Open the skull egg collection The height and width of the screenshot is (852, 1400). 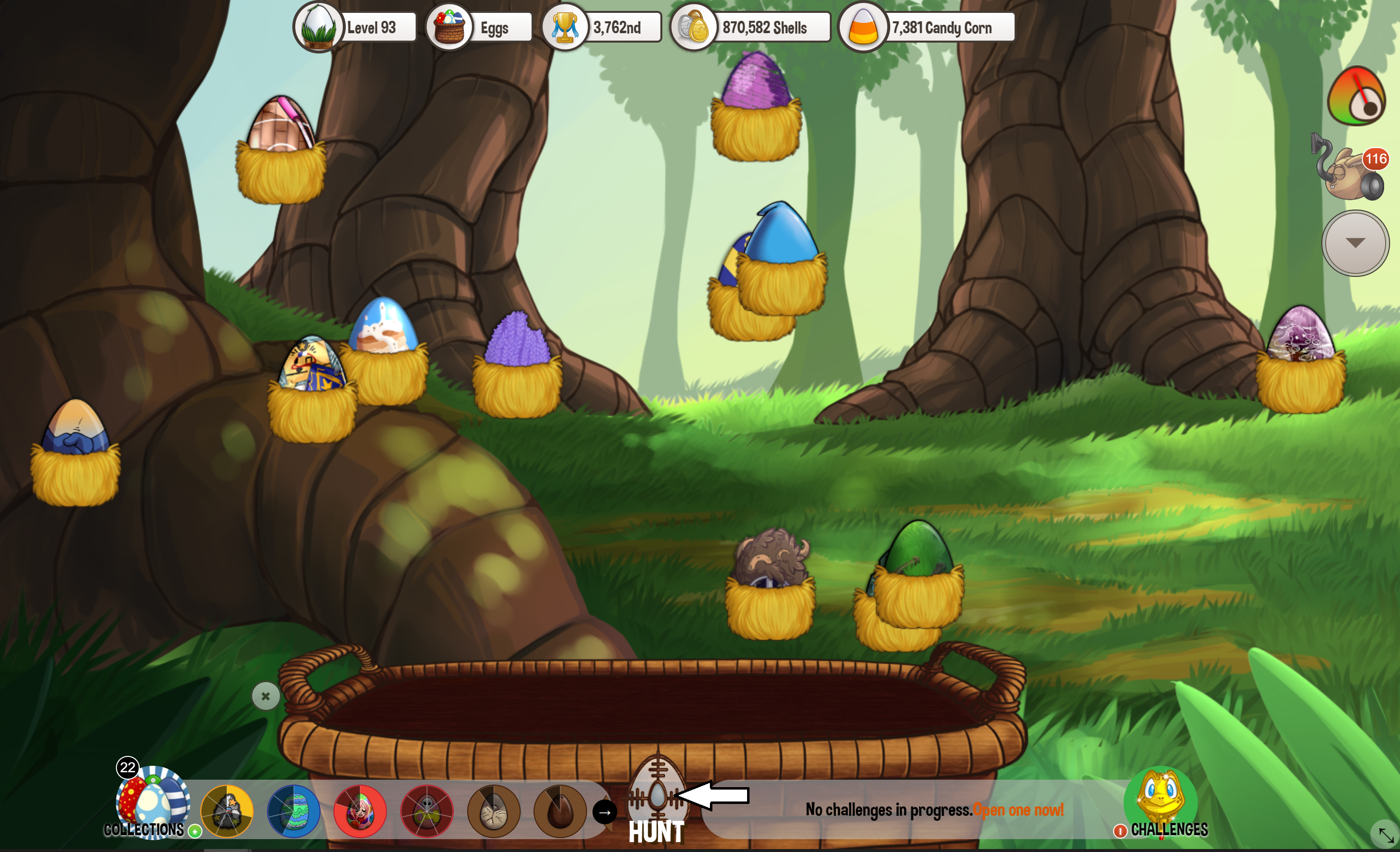point(427,811)
